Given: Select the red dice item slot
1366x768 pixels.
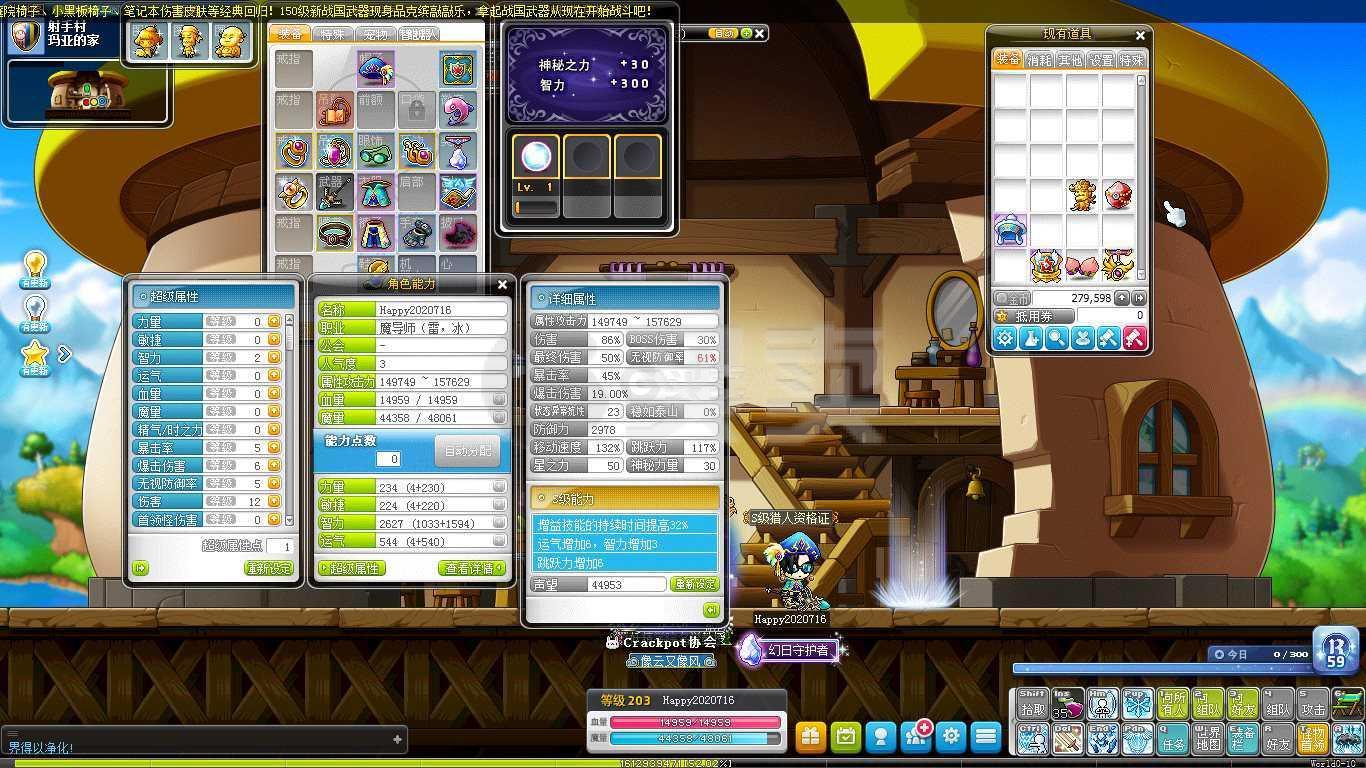Looking at the screenshot, I should pos(1118,195).
